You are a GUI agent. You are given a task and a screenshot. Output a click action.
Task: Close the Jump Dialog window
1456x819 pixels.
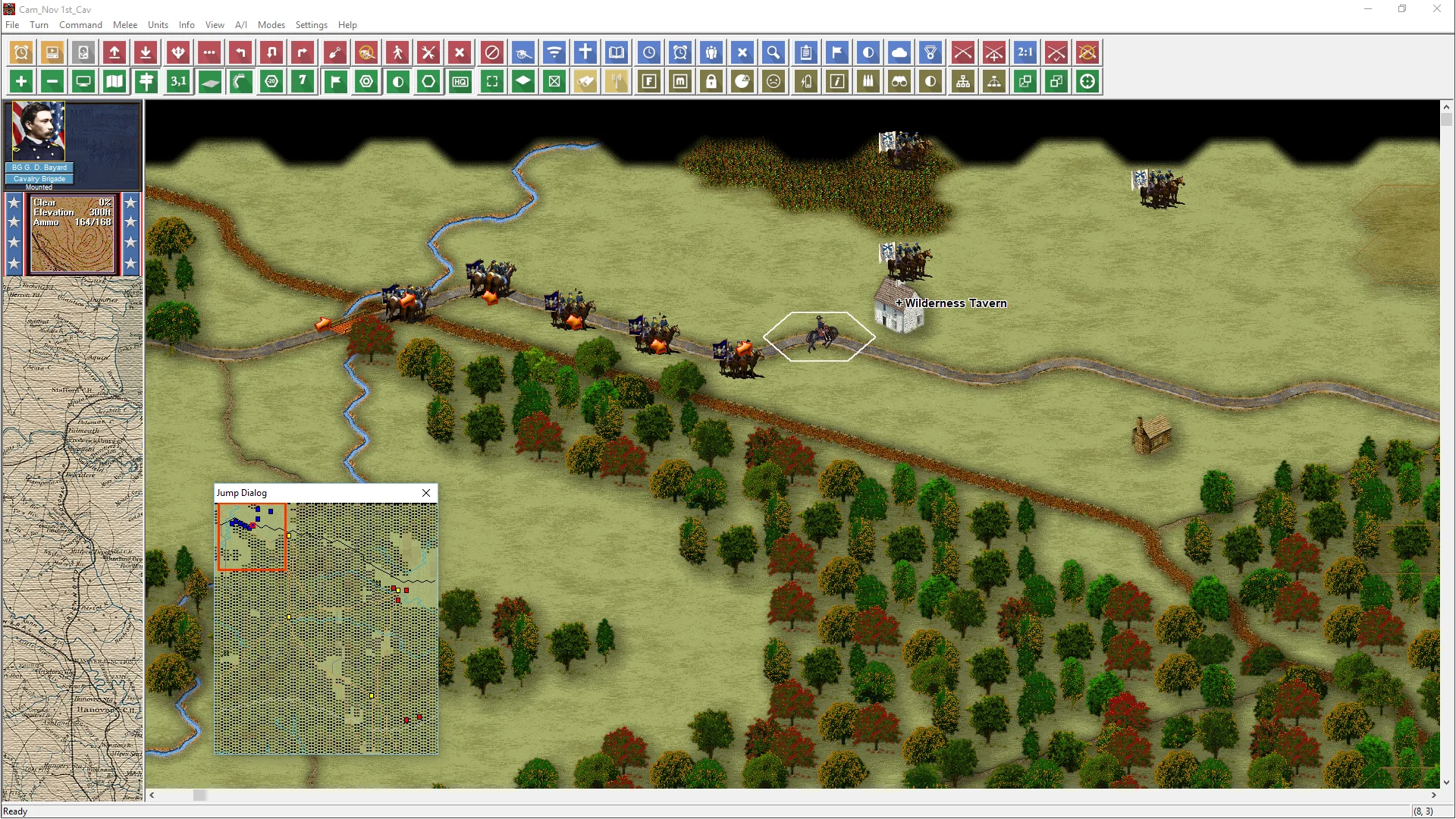coord(426,493)
